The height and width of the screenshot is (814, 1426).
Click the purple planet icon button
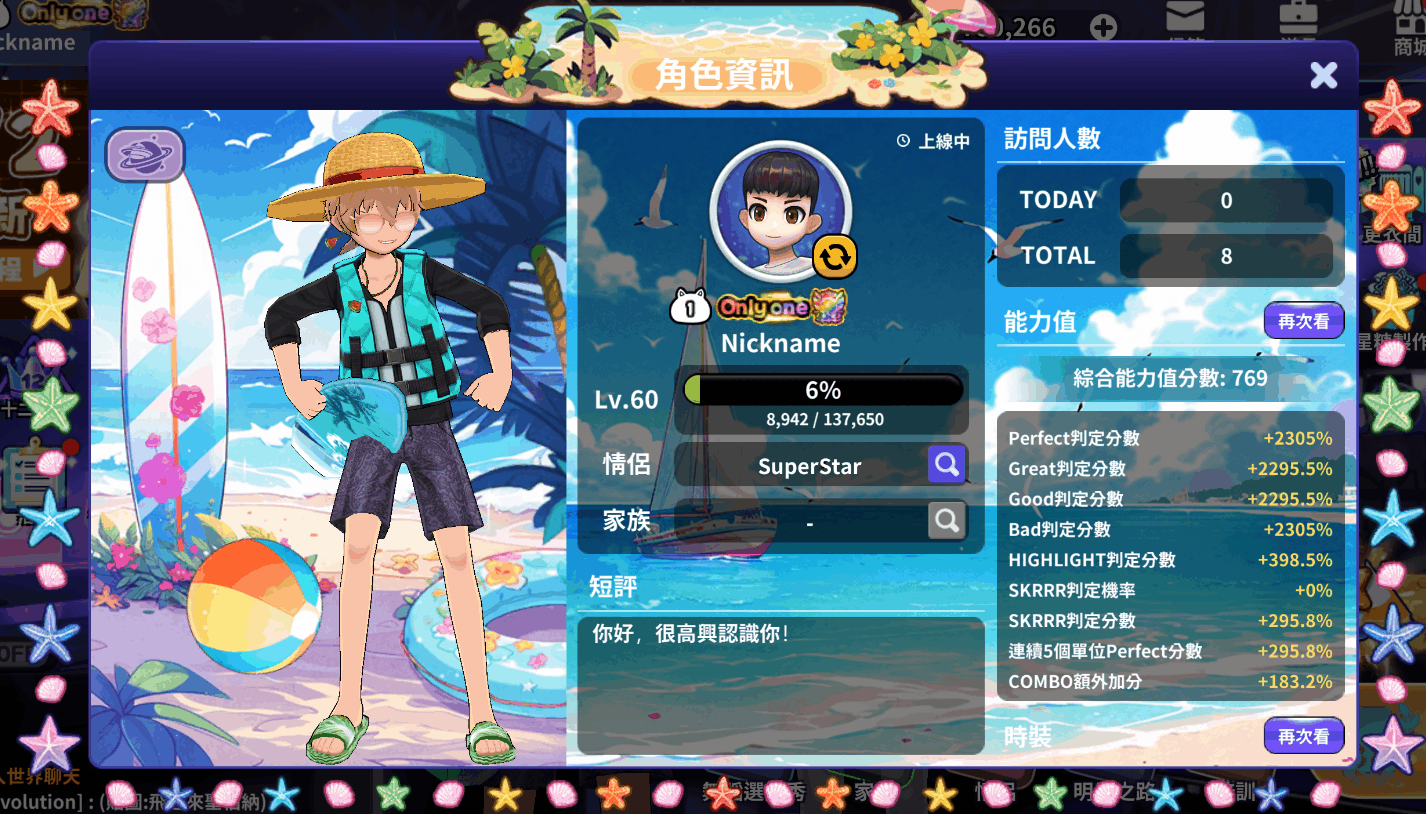pos(145,155)
